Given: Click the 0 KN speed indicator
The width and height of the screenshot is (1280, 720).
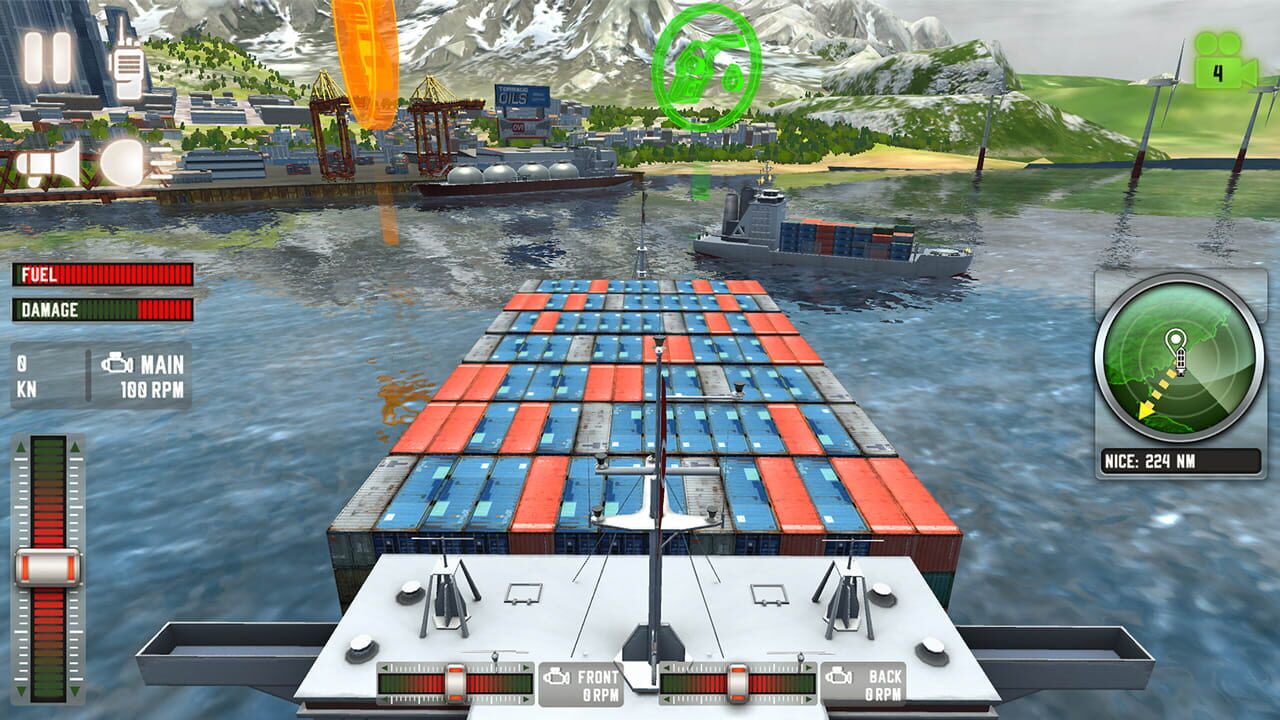Looking at the screenshot, I should (26, 372).
